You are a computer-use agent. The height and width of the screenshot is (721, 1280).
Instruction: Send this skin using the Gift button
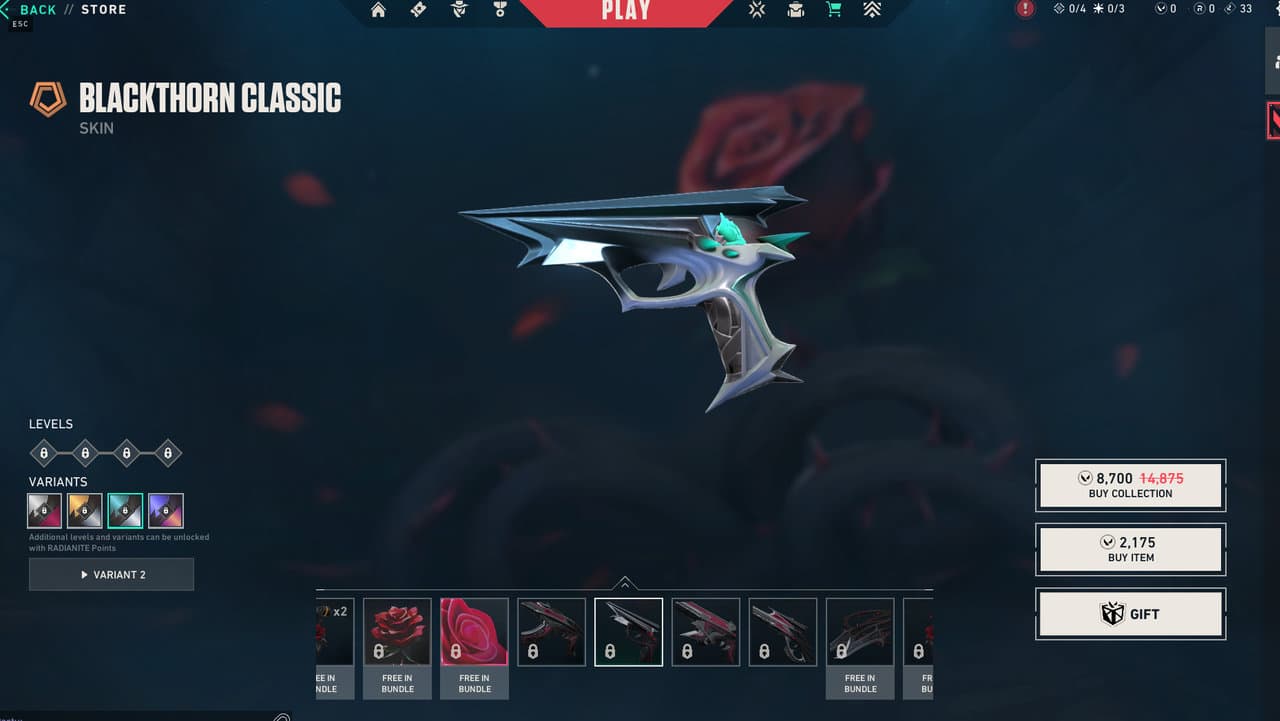(1130, 614)
